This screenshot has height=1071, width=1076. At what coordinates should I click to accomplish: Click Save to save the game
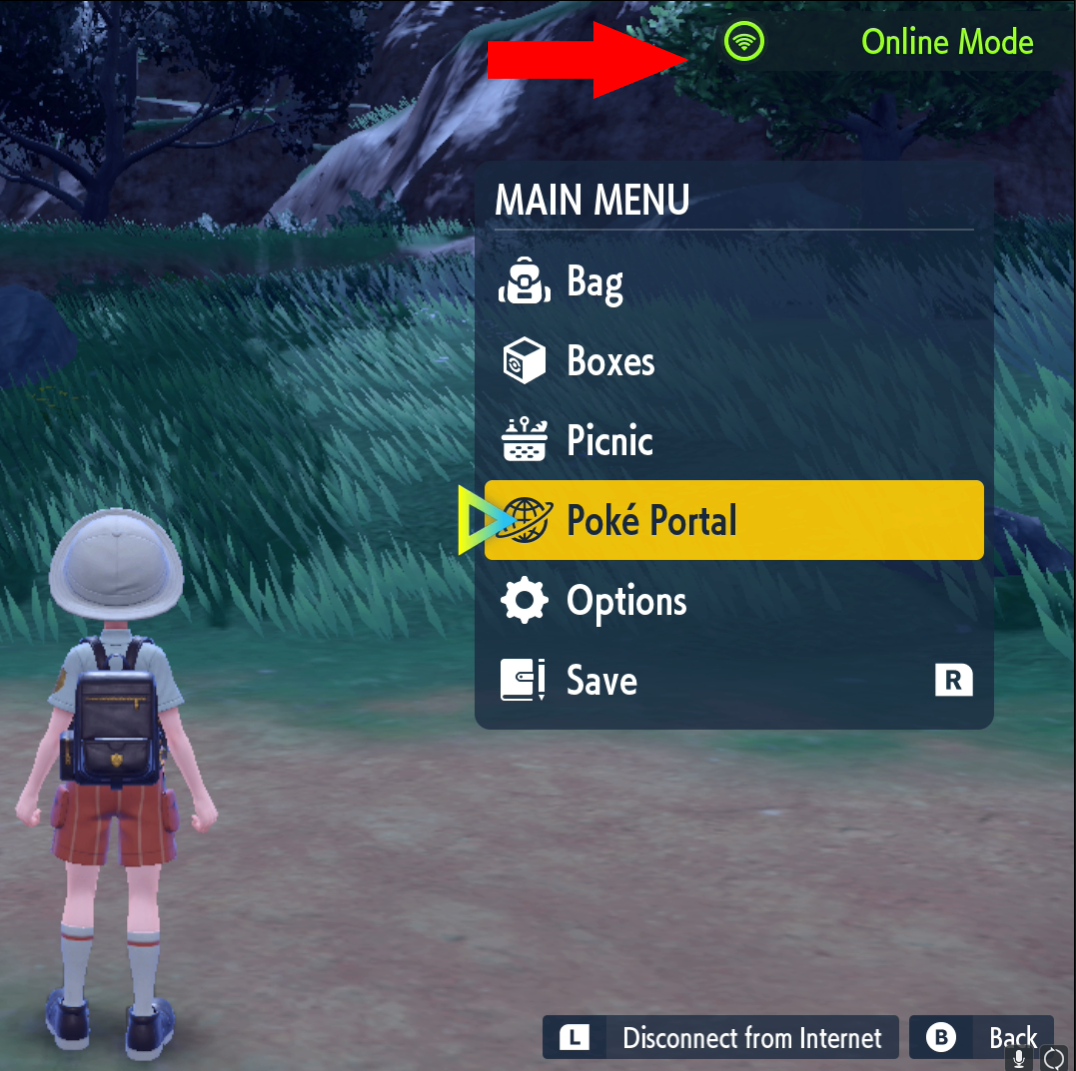601,681
